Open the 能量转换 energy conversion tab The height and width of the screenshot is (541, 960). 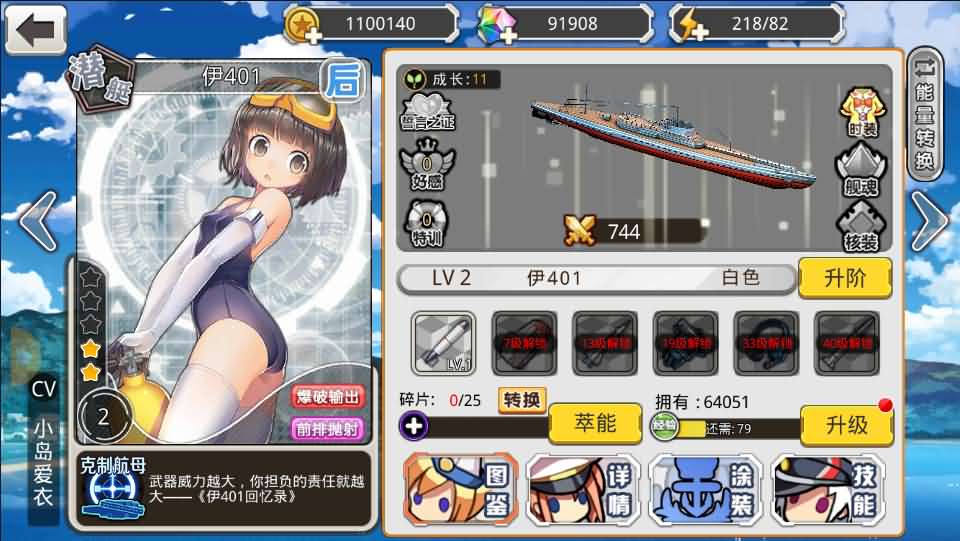925,115
